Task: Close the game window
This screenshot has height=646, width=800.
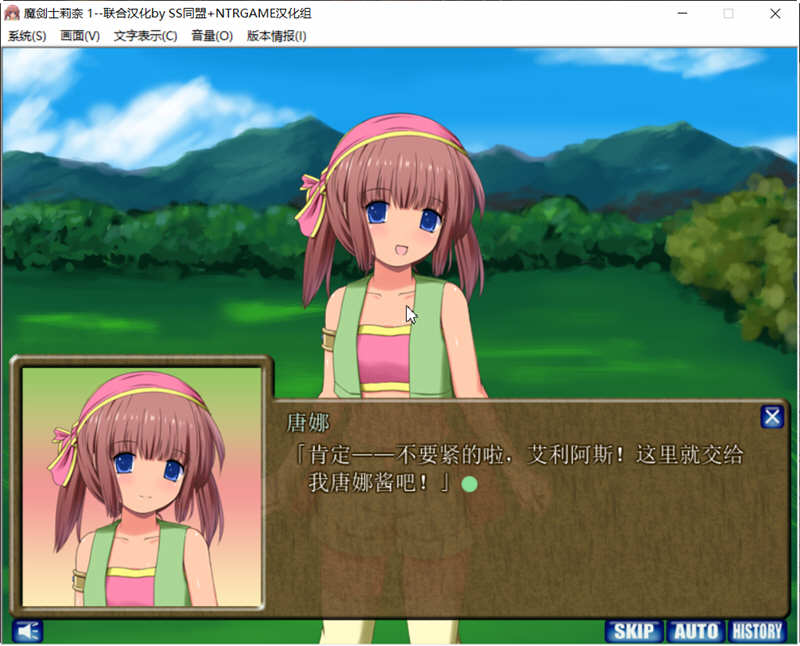Action: tap(776, 13)
